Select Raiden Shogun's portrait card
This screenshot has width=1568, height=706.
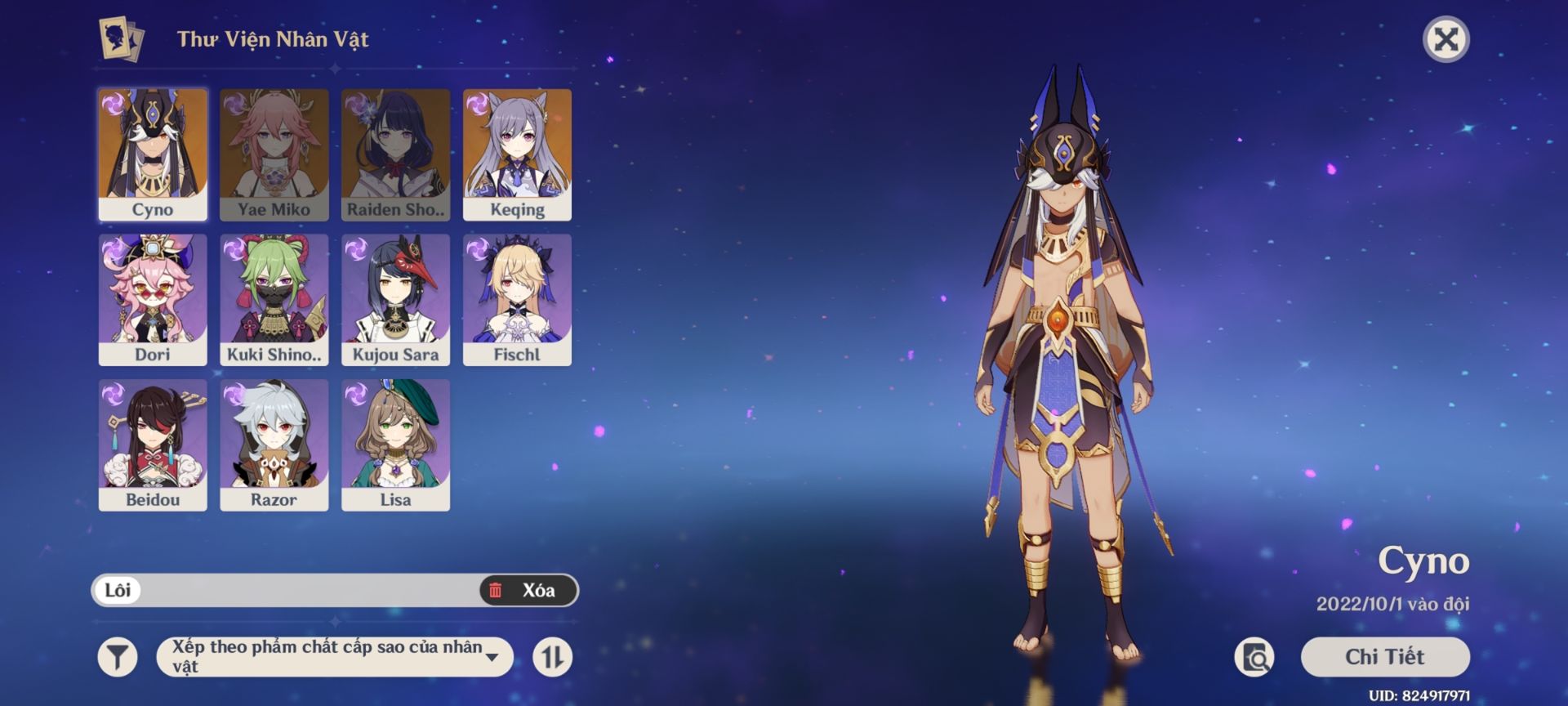395,154
